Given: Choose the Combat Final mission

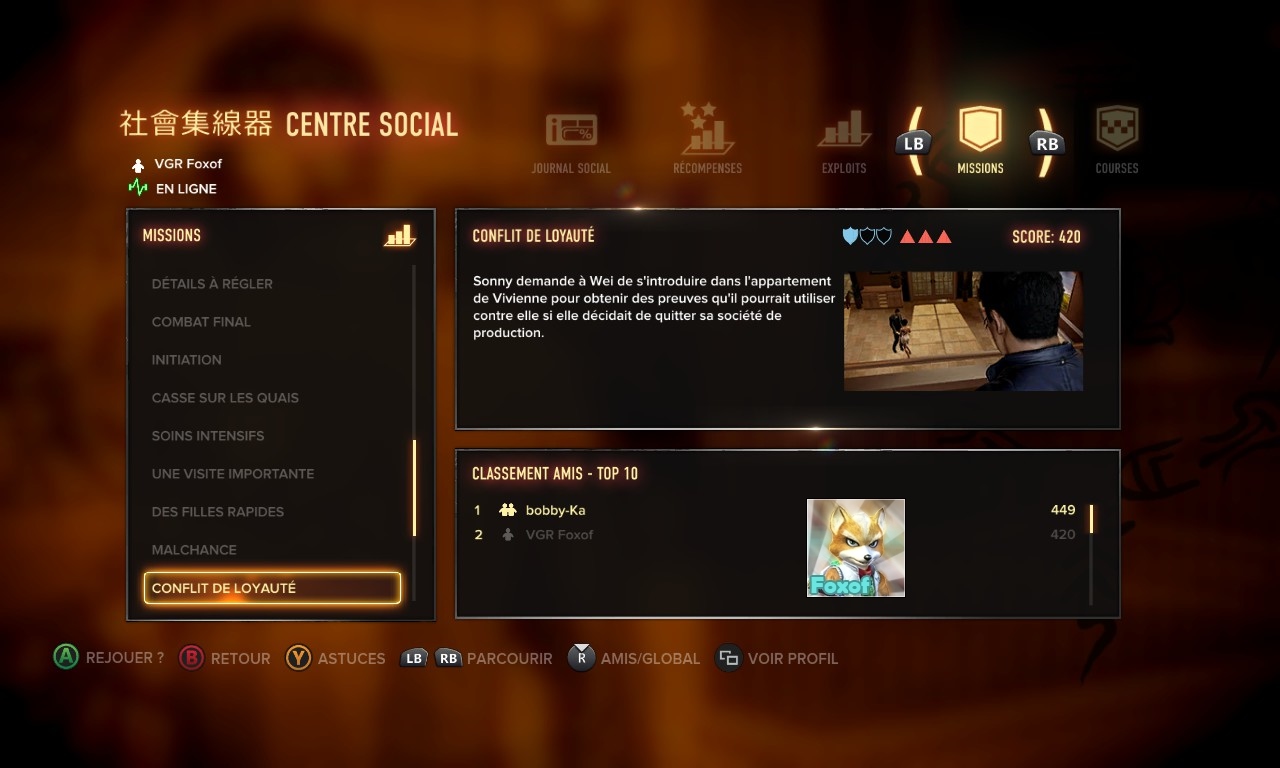Looking at the screenshot, I should pyautogui.click(x=201, y=322).
